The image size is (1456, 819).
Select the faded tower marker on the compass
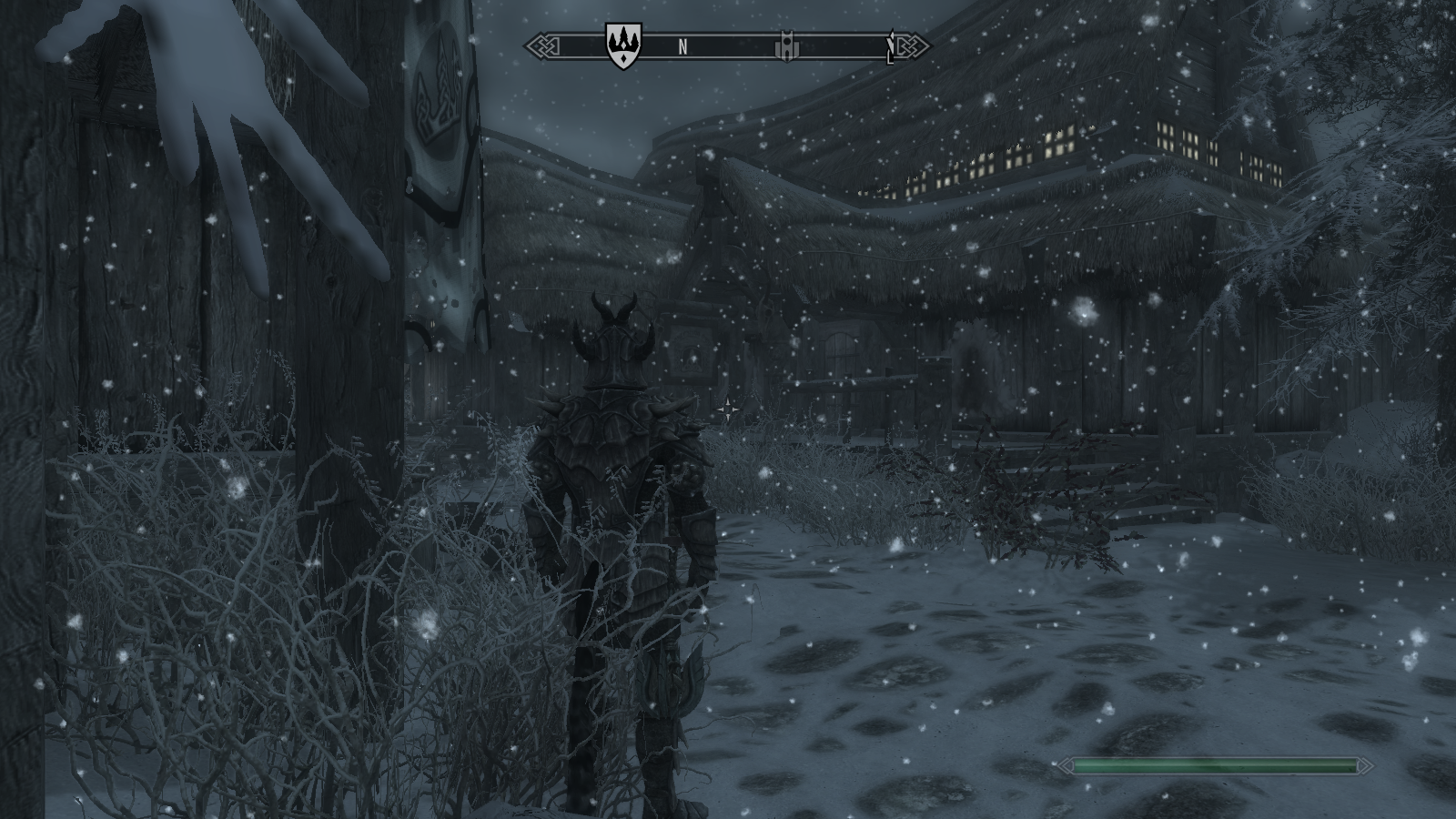785,47
